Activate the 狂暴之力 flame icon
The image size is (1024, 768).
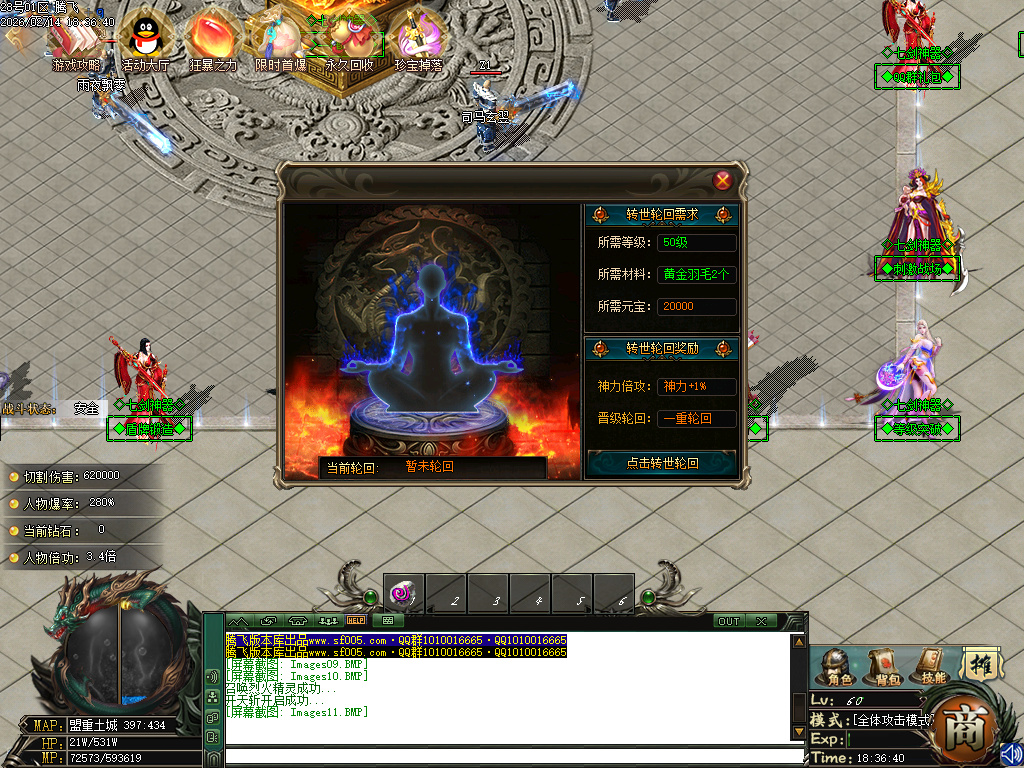[x=212, y=39]
